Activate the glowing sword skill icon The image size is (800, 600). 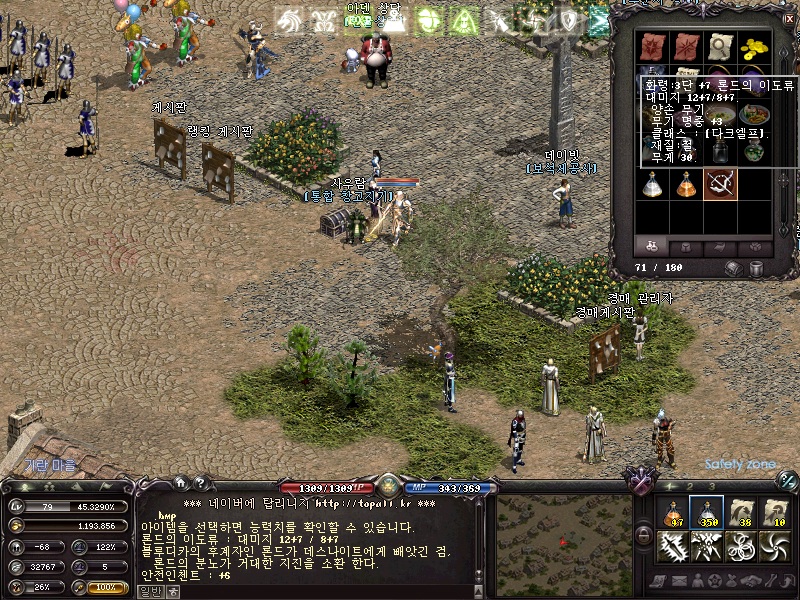672,547
